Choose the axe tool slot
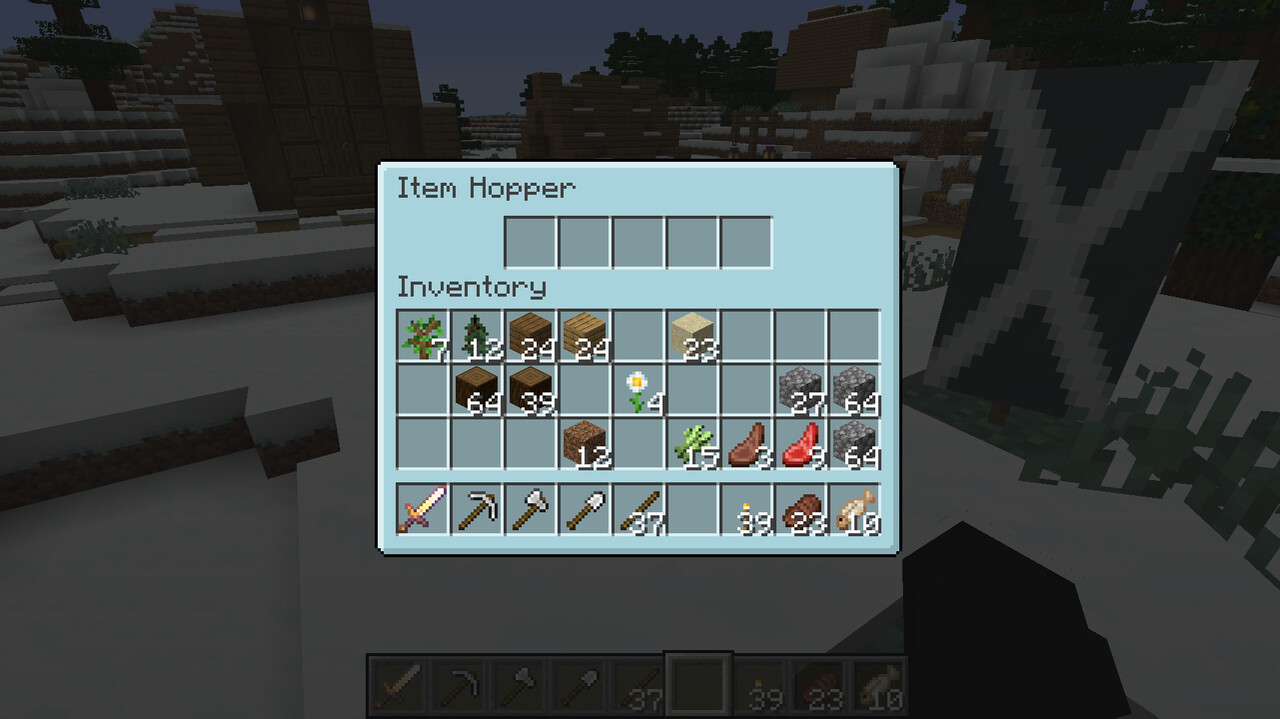Screen dimensions: 1280x719 point(530,509)
